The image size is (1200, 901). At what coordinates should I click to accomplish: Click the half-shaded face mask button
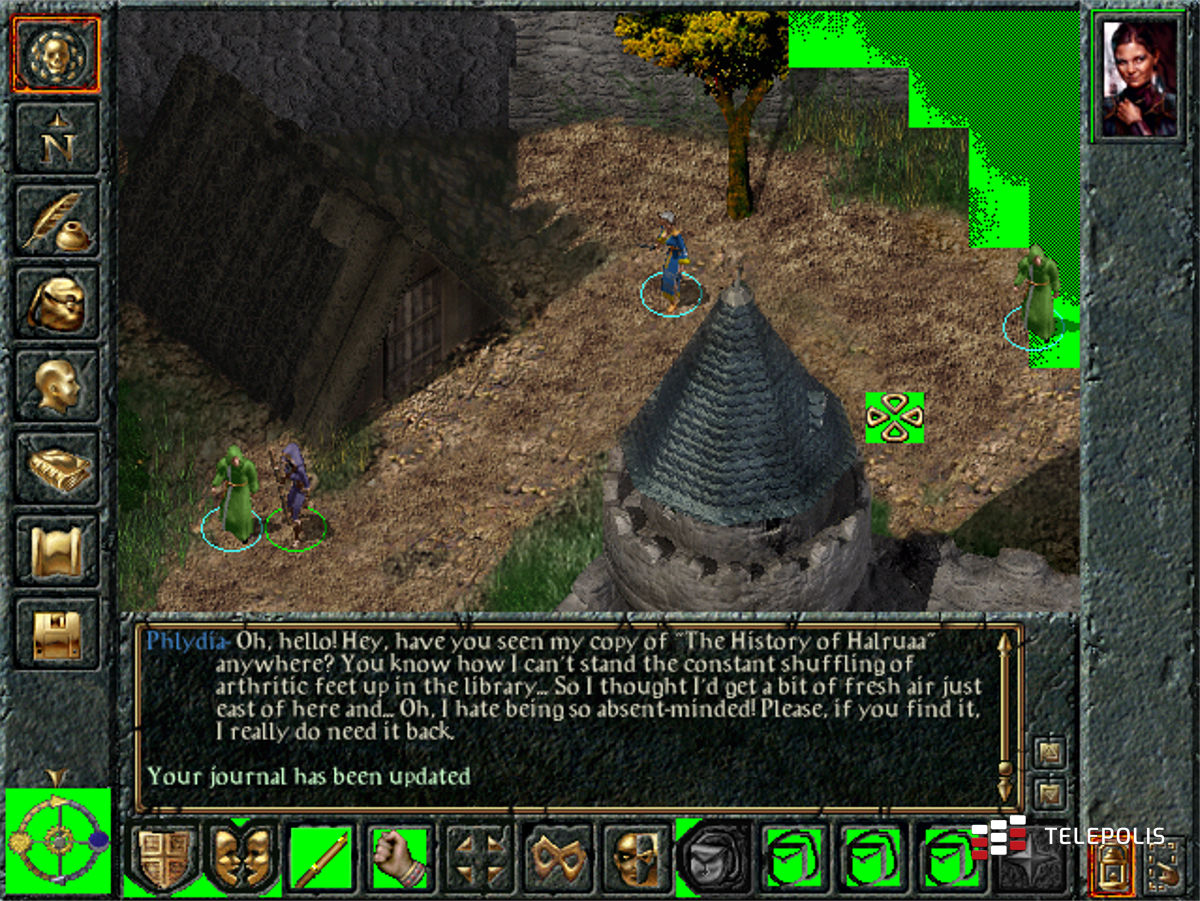click(x=637, y=859)
